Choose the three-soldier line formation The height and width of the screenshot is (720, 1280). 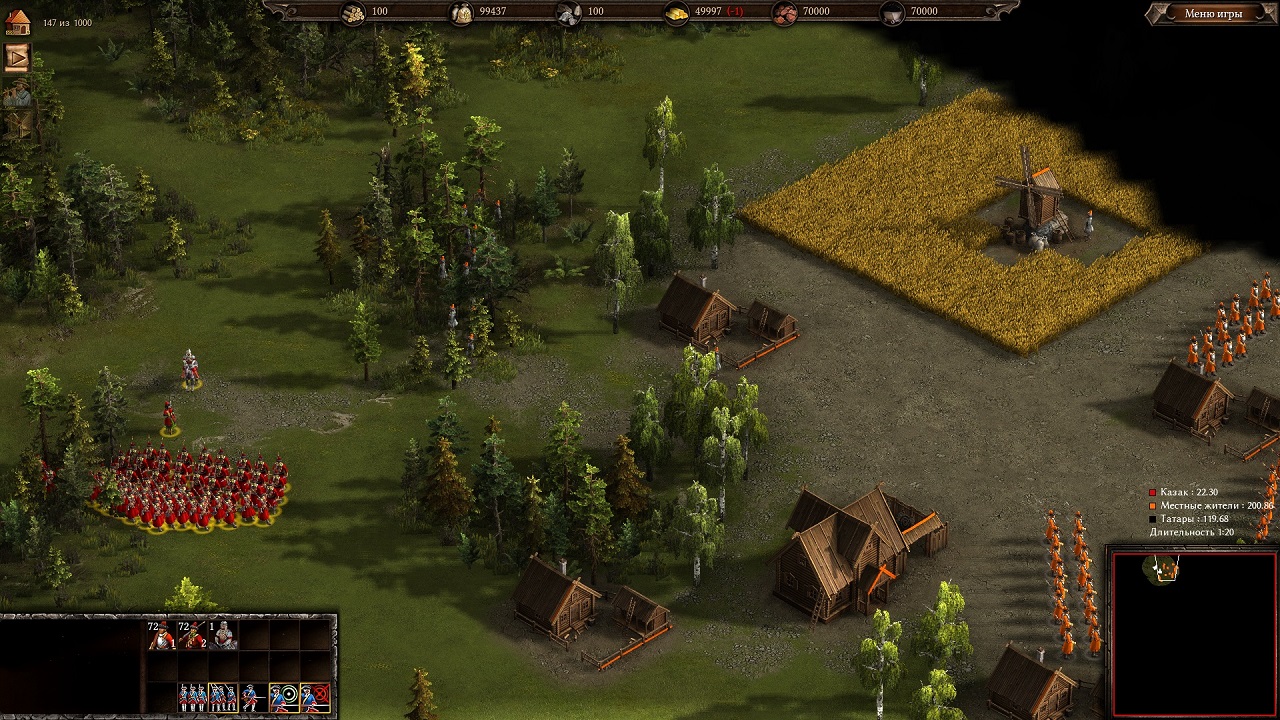(x=192, y=696)
